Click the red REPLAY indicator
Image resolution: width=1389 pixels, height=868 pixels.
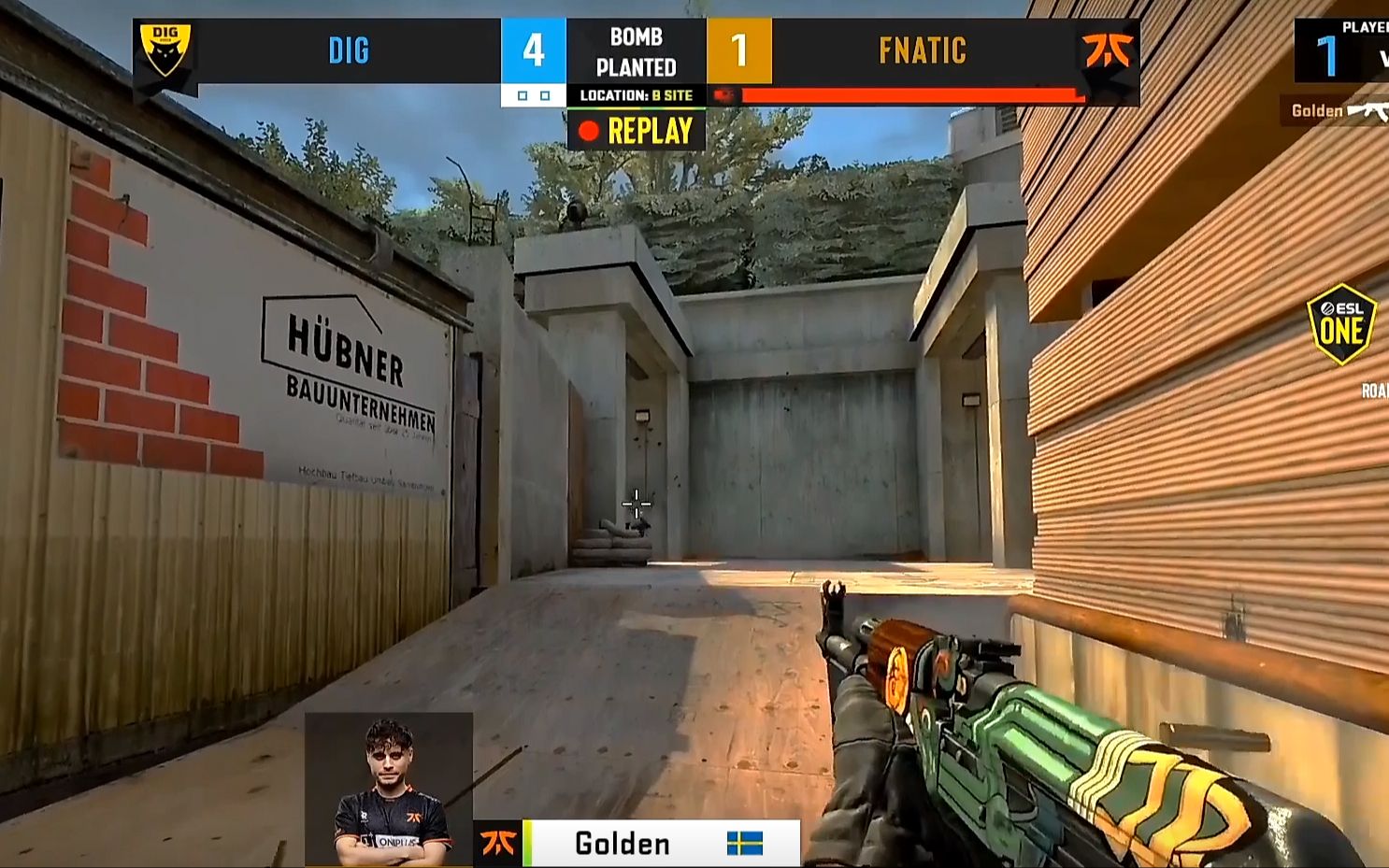[x=637, y=131]
